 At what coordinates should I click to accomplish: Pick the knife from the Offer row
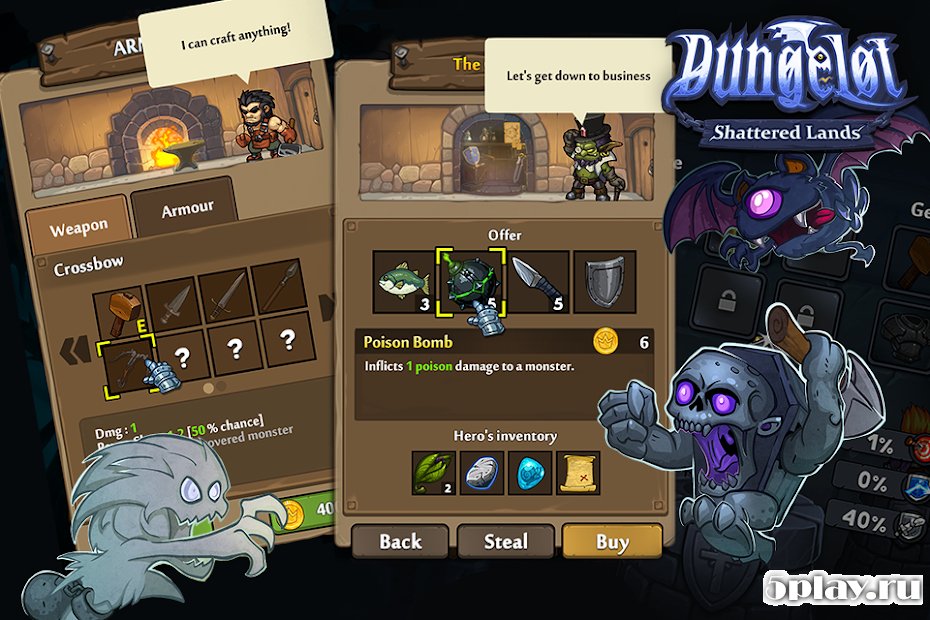coord(536,282)
